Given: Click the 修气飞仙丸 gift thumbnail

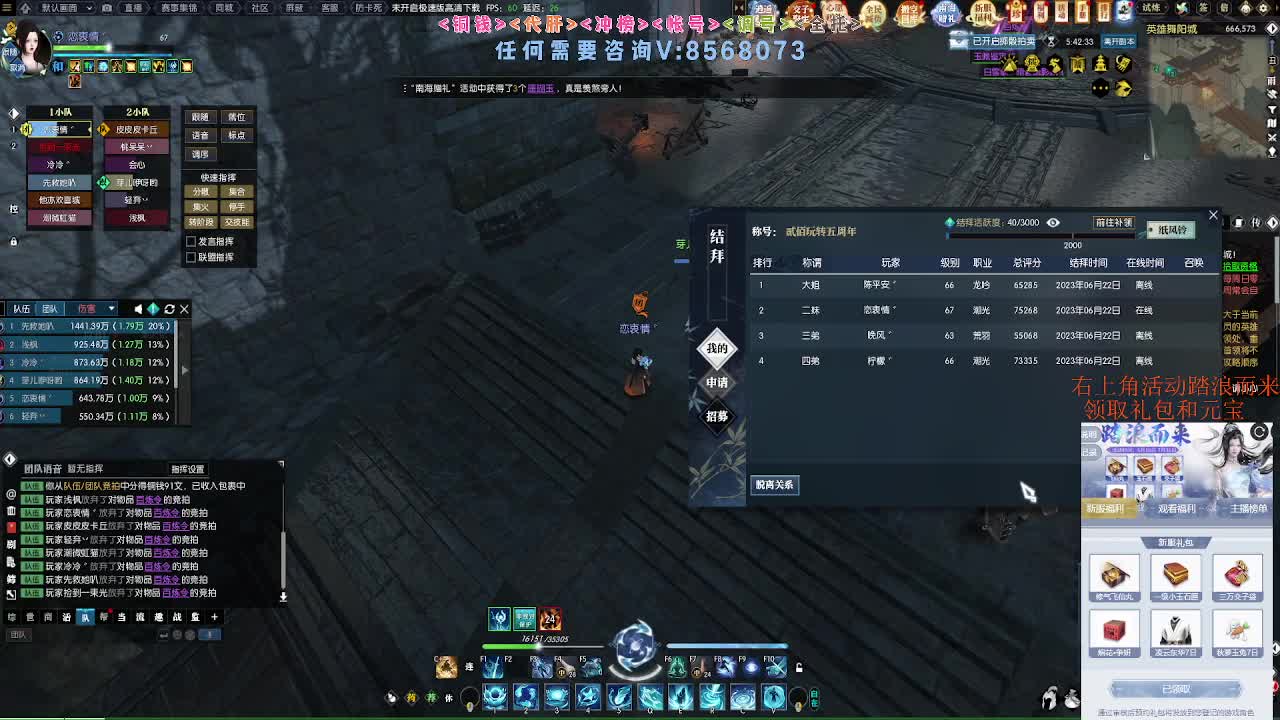Looking at the screenshot, I should coord(1114,575).
